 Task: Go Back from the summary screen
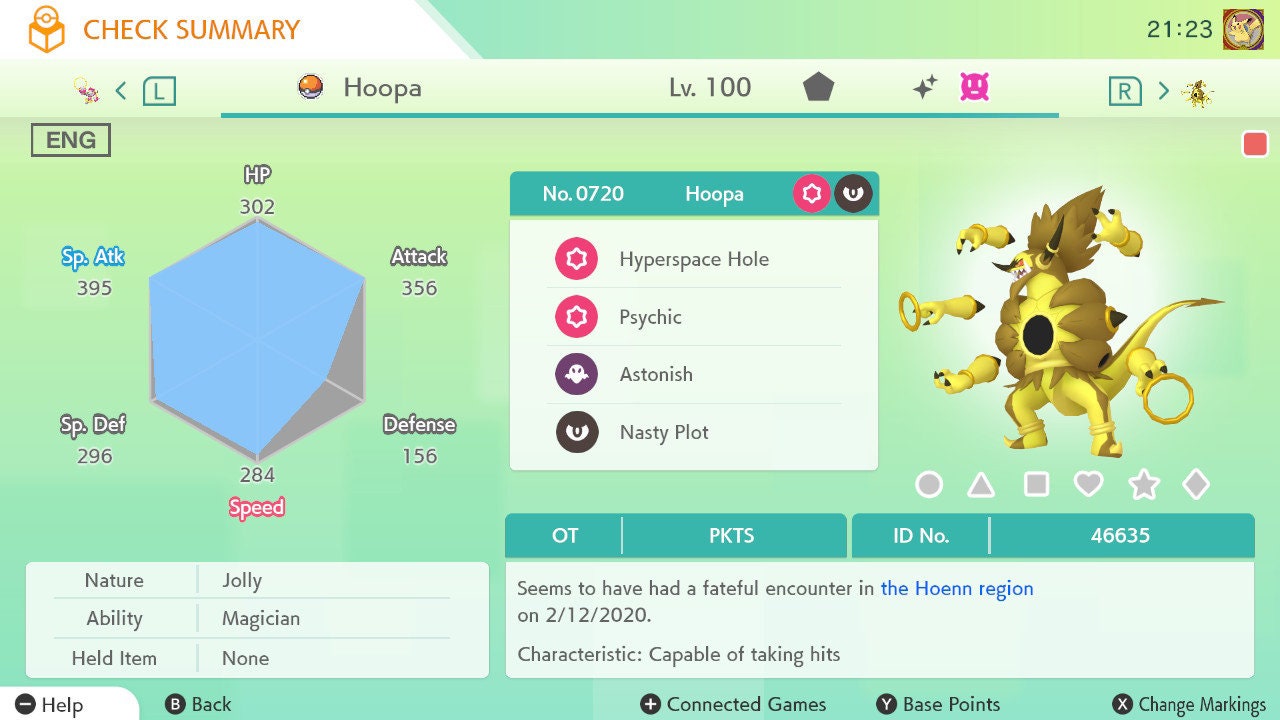point(198,705)
